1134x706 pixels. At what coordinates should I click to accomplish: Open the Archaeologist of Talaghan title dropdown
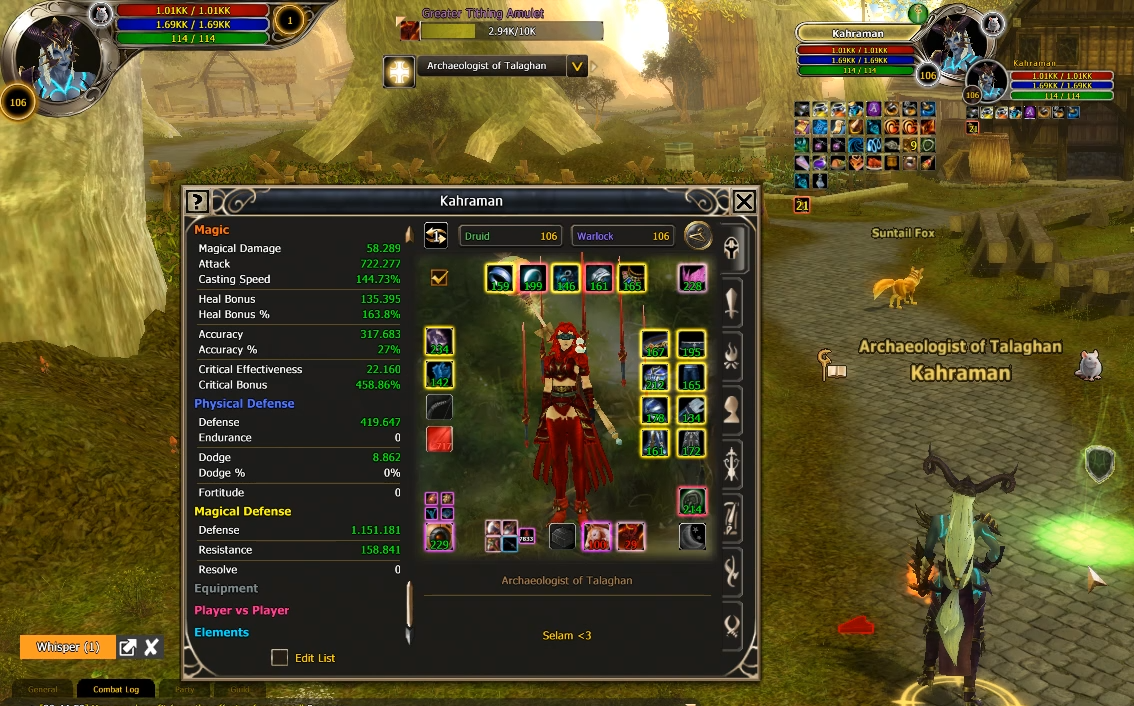[x=577, y=67]
